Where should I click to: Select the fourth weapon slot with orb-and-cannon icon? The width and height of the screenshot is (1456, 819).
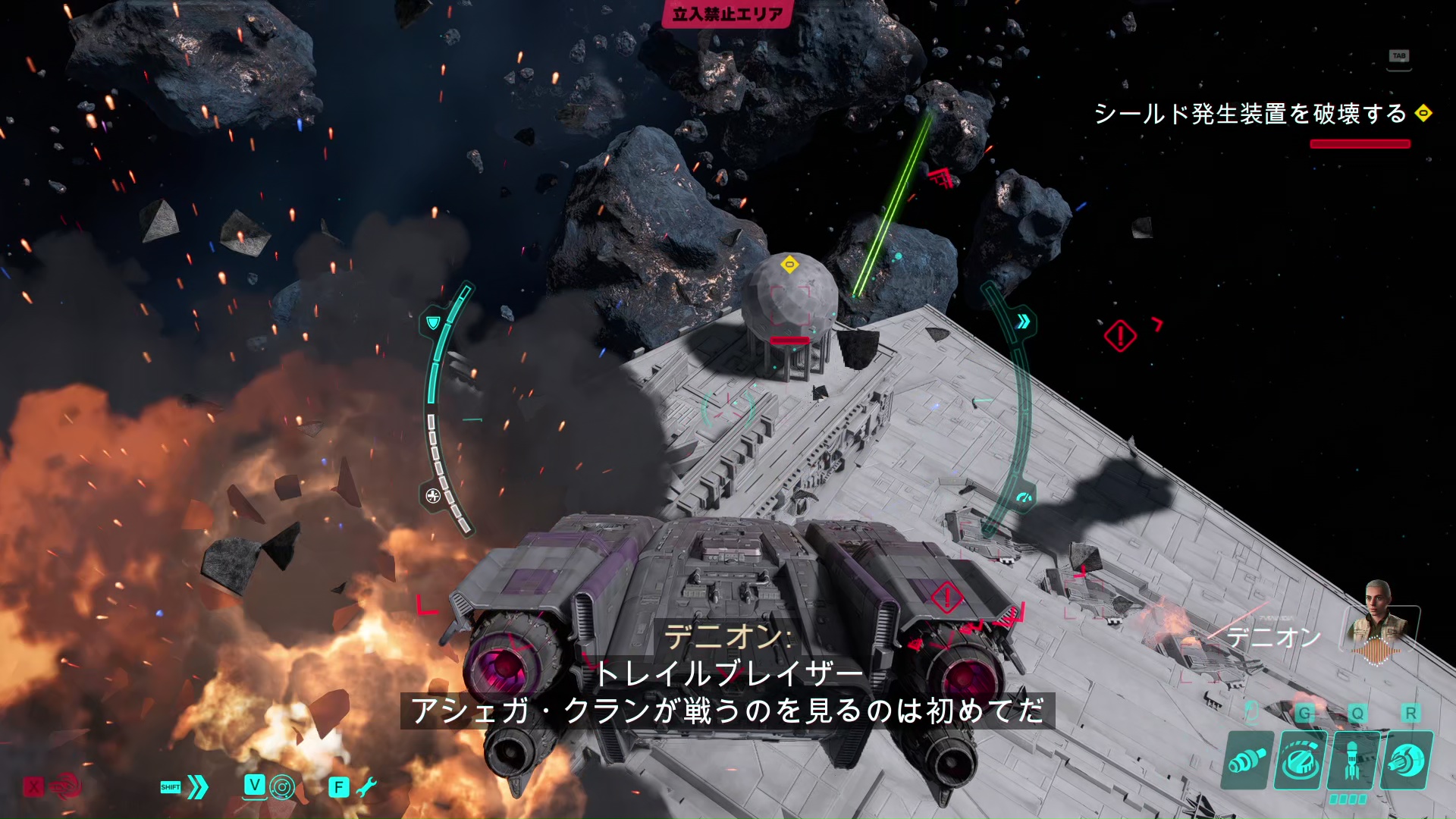tap(1407, 761)
